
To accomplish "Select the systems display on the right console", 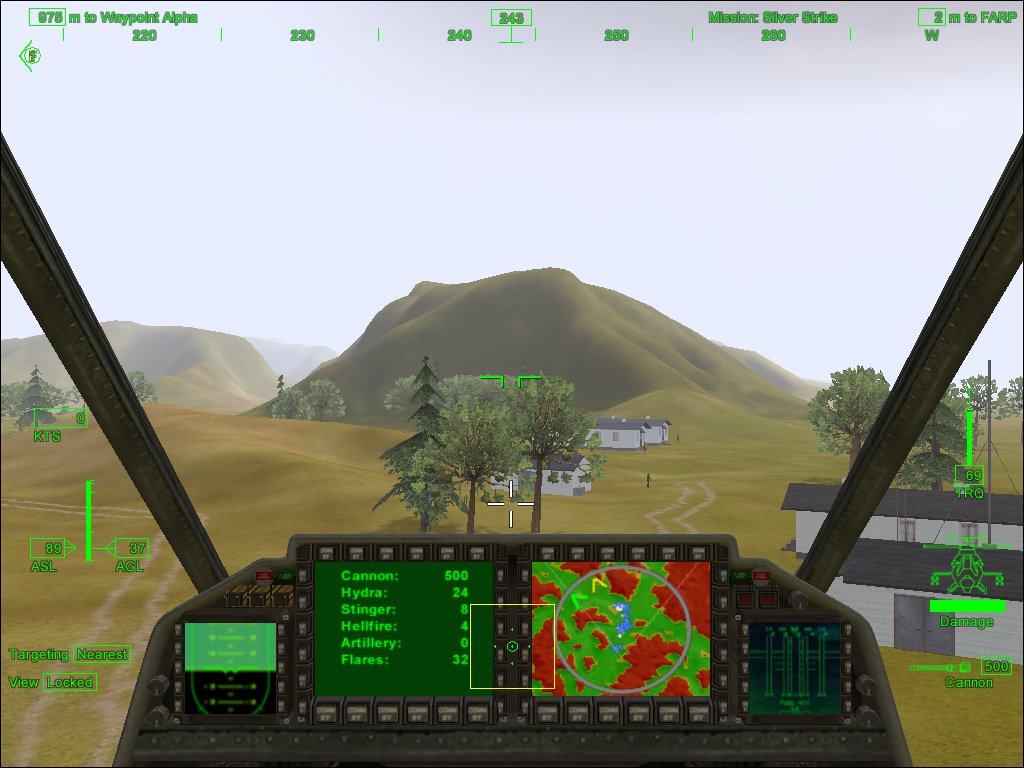I will (x=793, y=668).
